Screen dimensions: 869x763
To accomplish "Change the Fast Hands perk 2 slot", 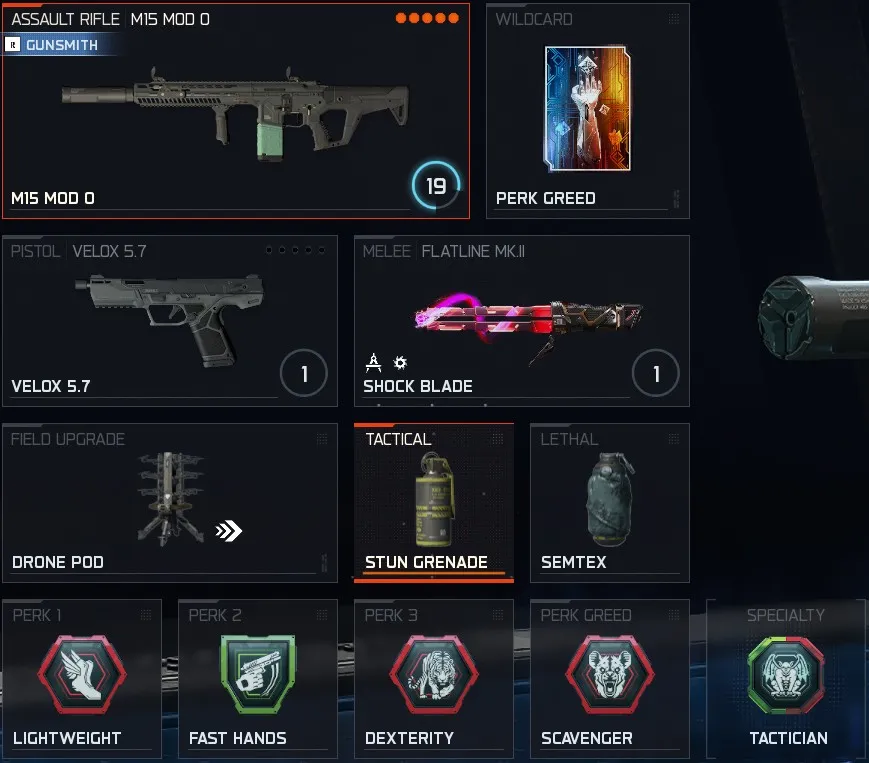I will click(257, 678).
